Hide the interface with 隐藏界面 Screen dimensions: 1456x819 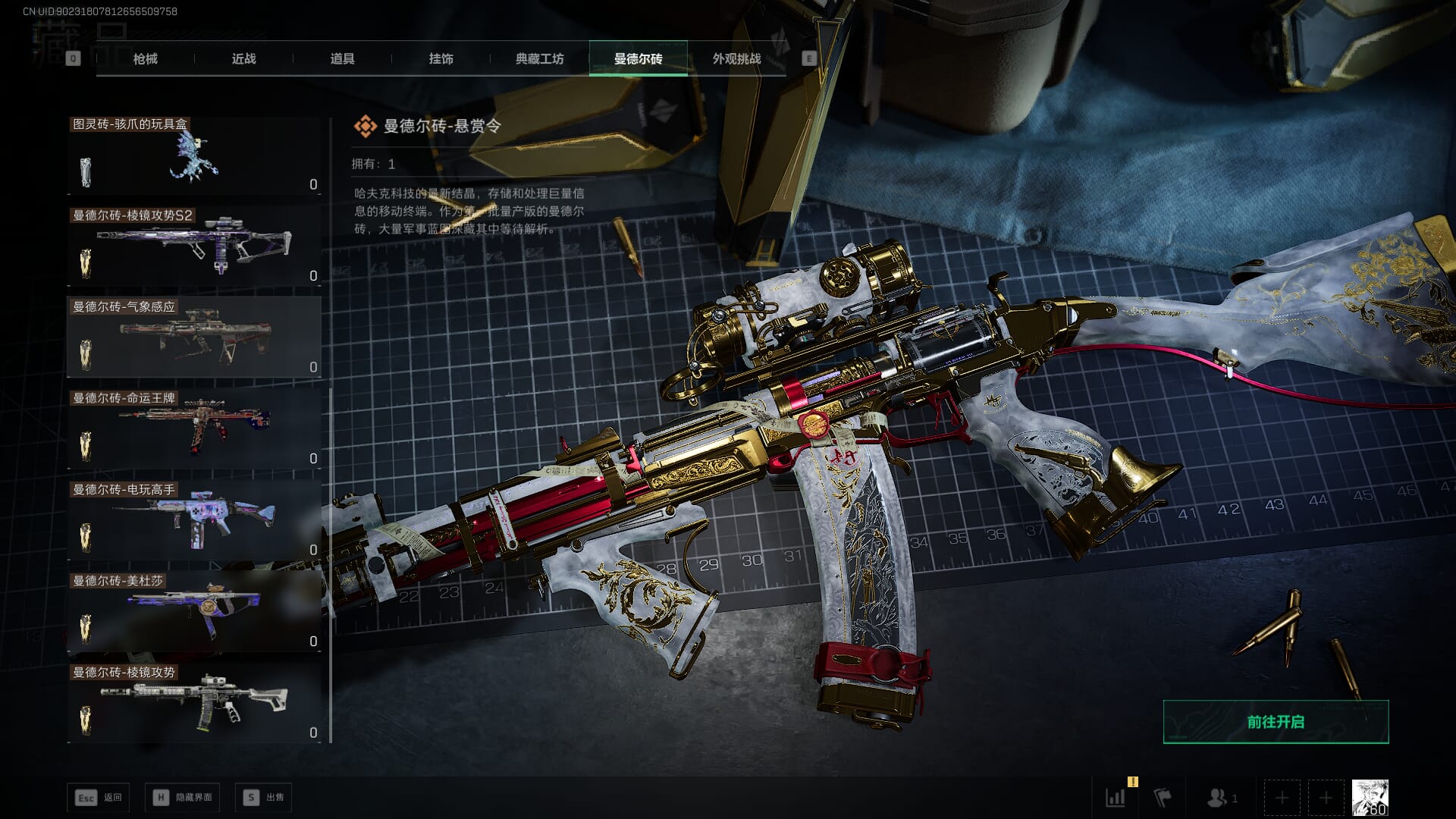click(x=183, y=797)
